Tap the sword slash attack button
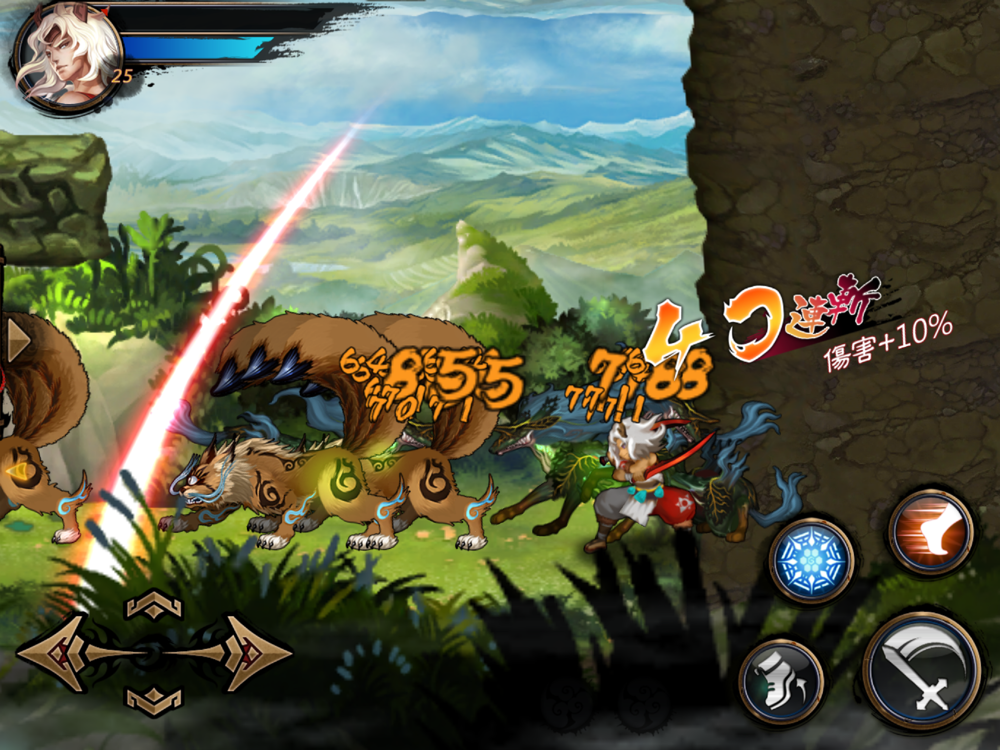The height and width of the screenshot is (750, 1000). coord(922,671)
